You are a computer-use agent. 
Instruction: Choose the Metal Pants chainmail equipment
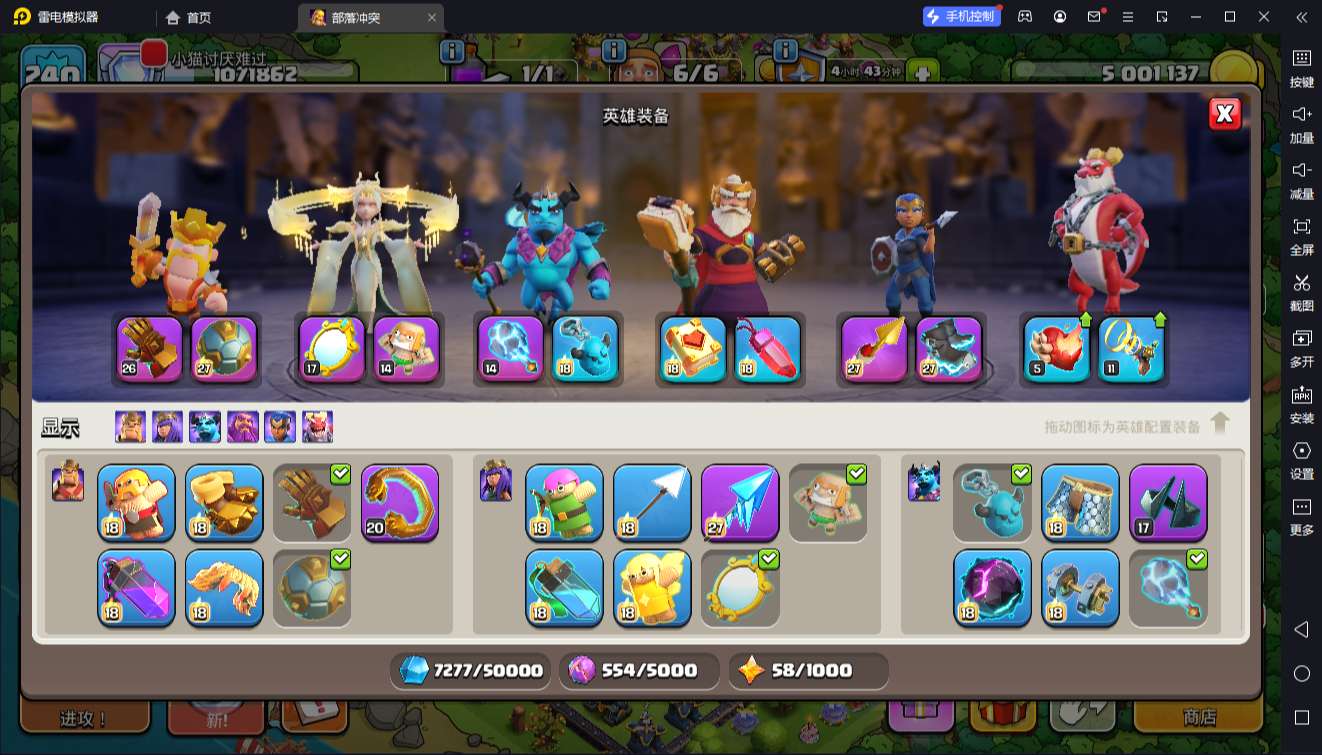point(1080,502)
